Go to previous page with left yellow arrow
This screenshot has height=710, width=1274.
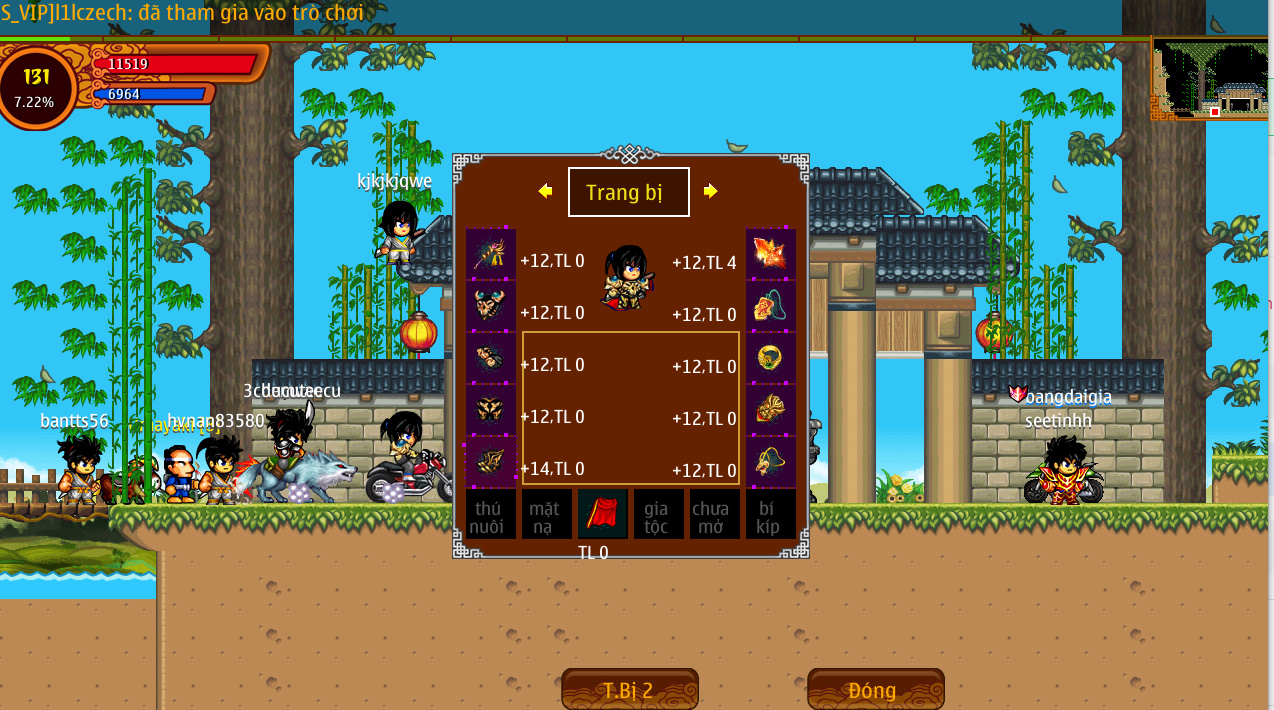pos(545,191)
